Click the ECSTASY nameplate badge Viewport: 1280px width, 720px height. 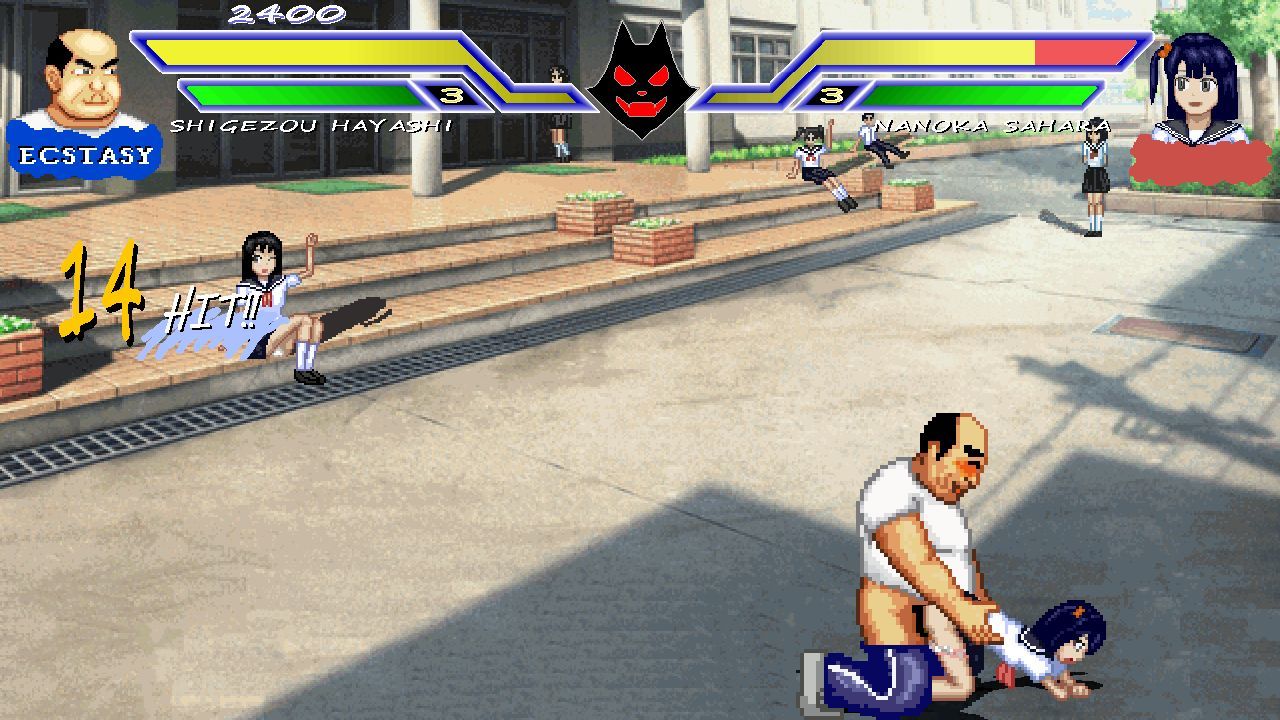coord(84,152)
